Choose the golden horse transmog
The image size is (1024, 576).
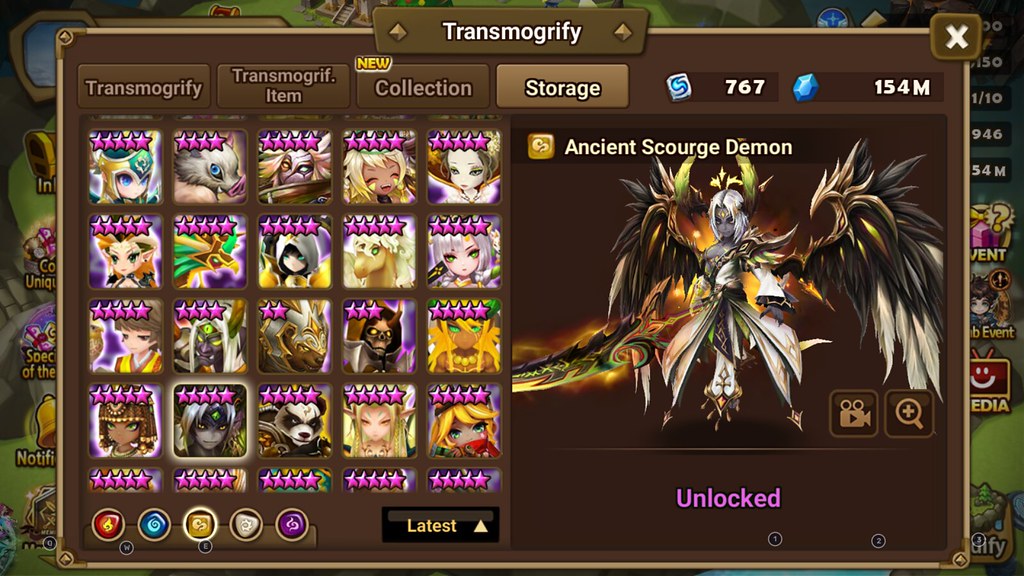pyautogui.click(x=379, y=252)
